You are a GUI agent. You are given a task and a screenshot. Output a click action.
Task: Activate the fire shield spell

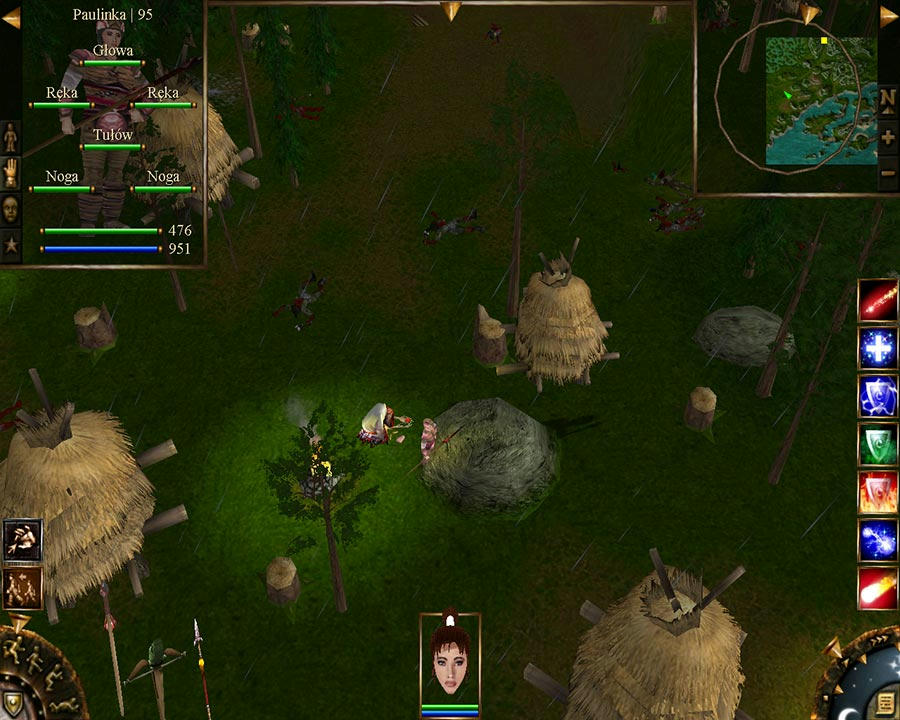point(878,492)
